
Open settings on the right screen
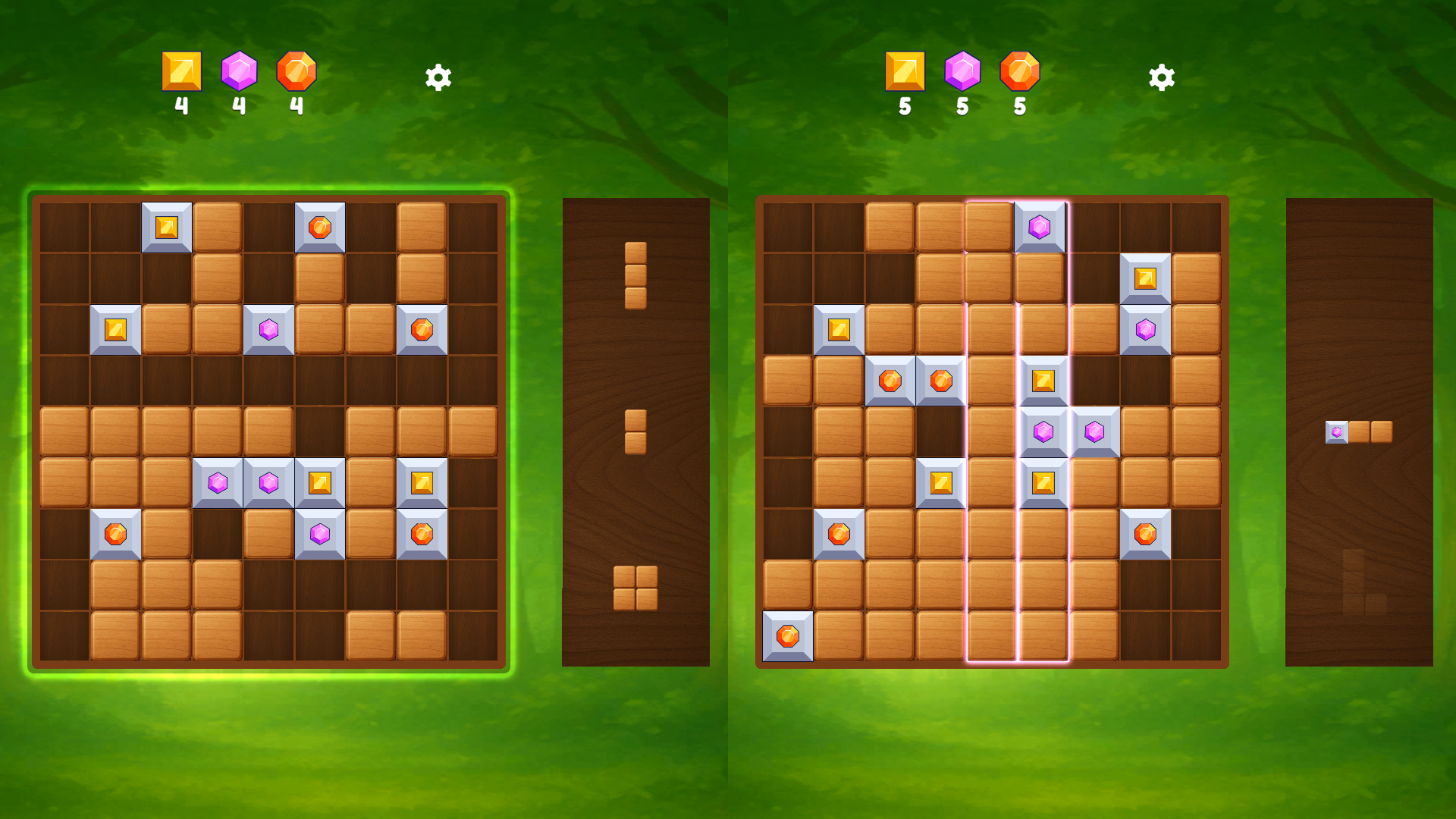point(1161,76)
